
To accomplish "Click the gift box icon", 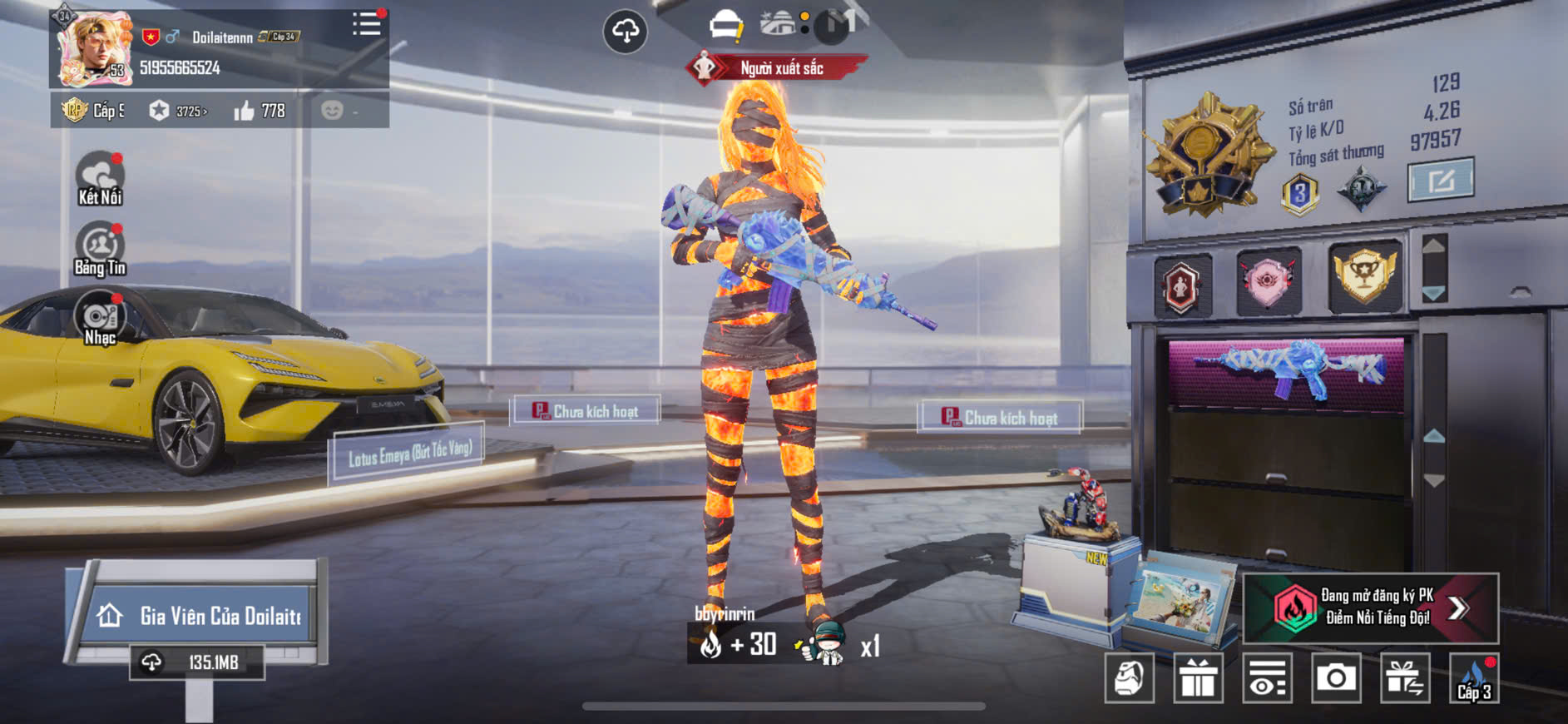I will [x=1198, y=678].
